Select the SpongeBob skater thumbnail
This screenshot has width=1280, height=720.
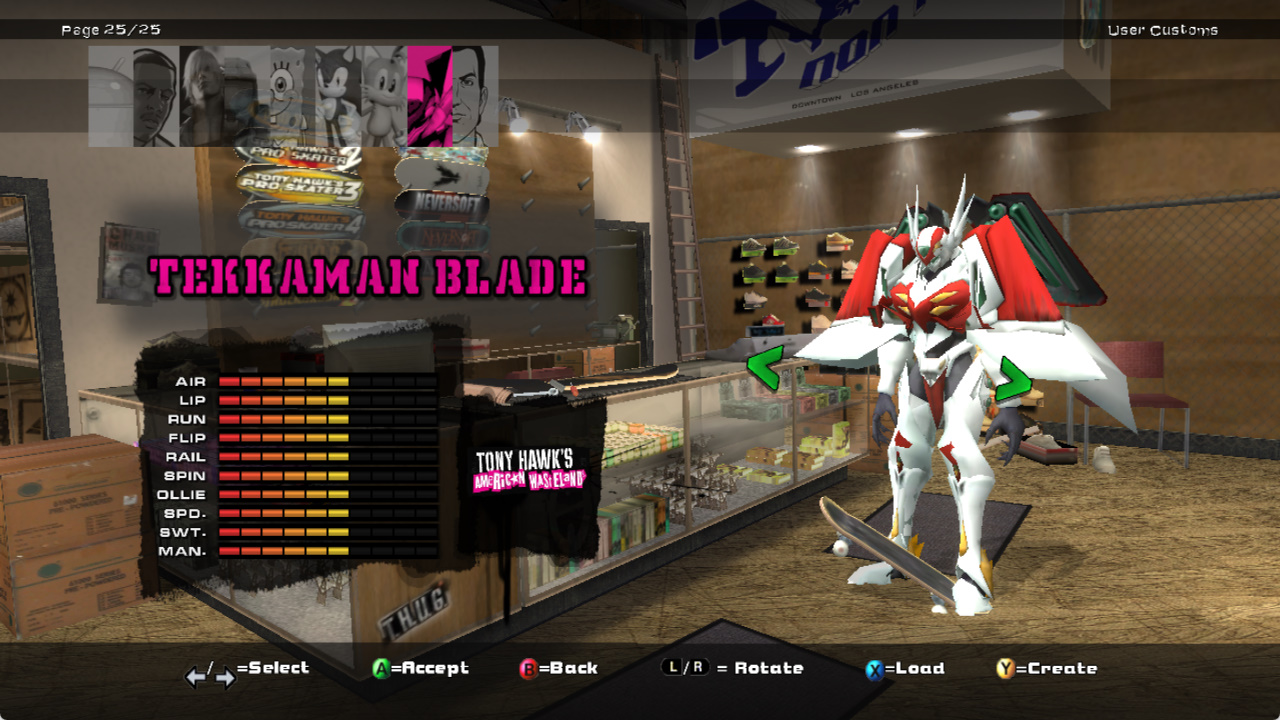point(291,96)
